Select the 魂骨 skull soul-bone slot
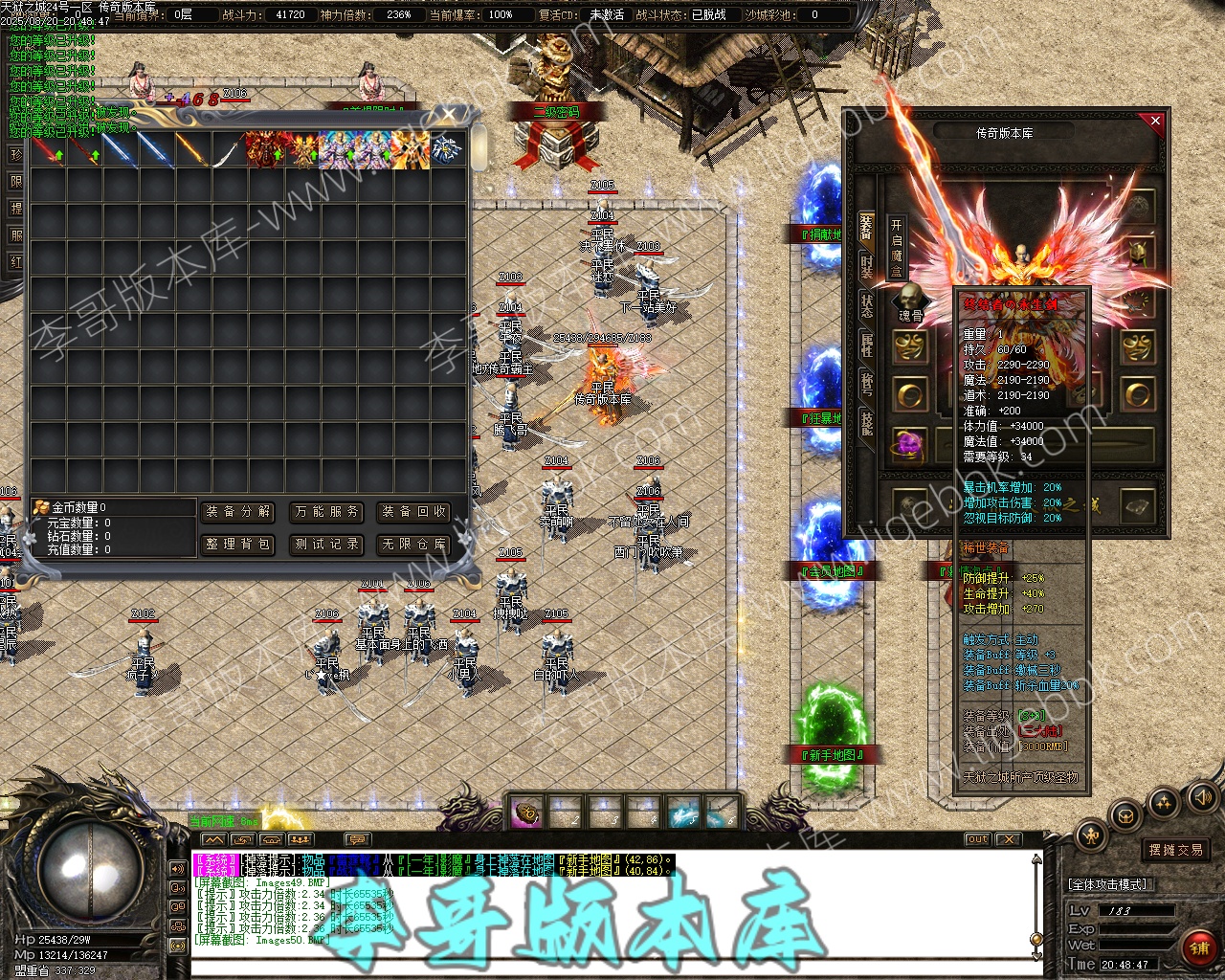 pos(910,299)
